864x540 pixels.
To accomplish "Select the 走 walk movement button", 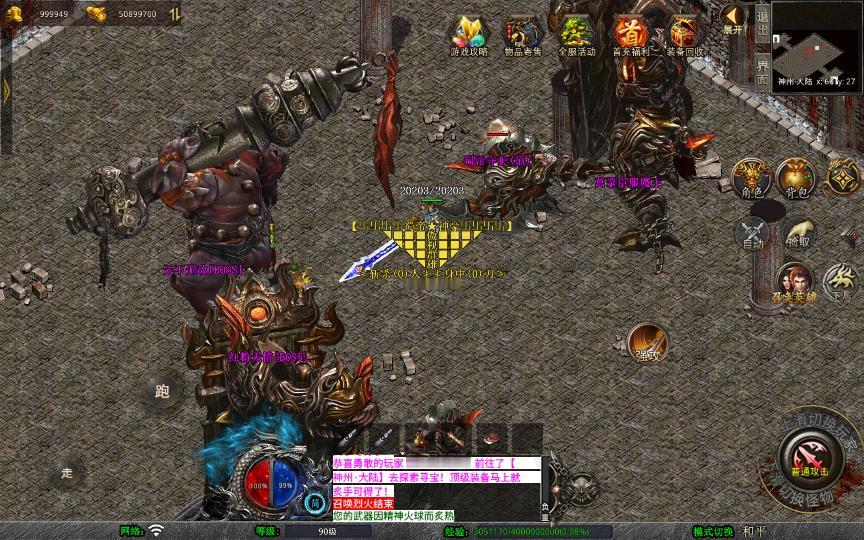I will click(68, 472).
